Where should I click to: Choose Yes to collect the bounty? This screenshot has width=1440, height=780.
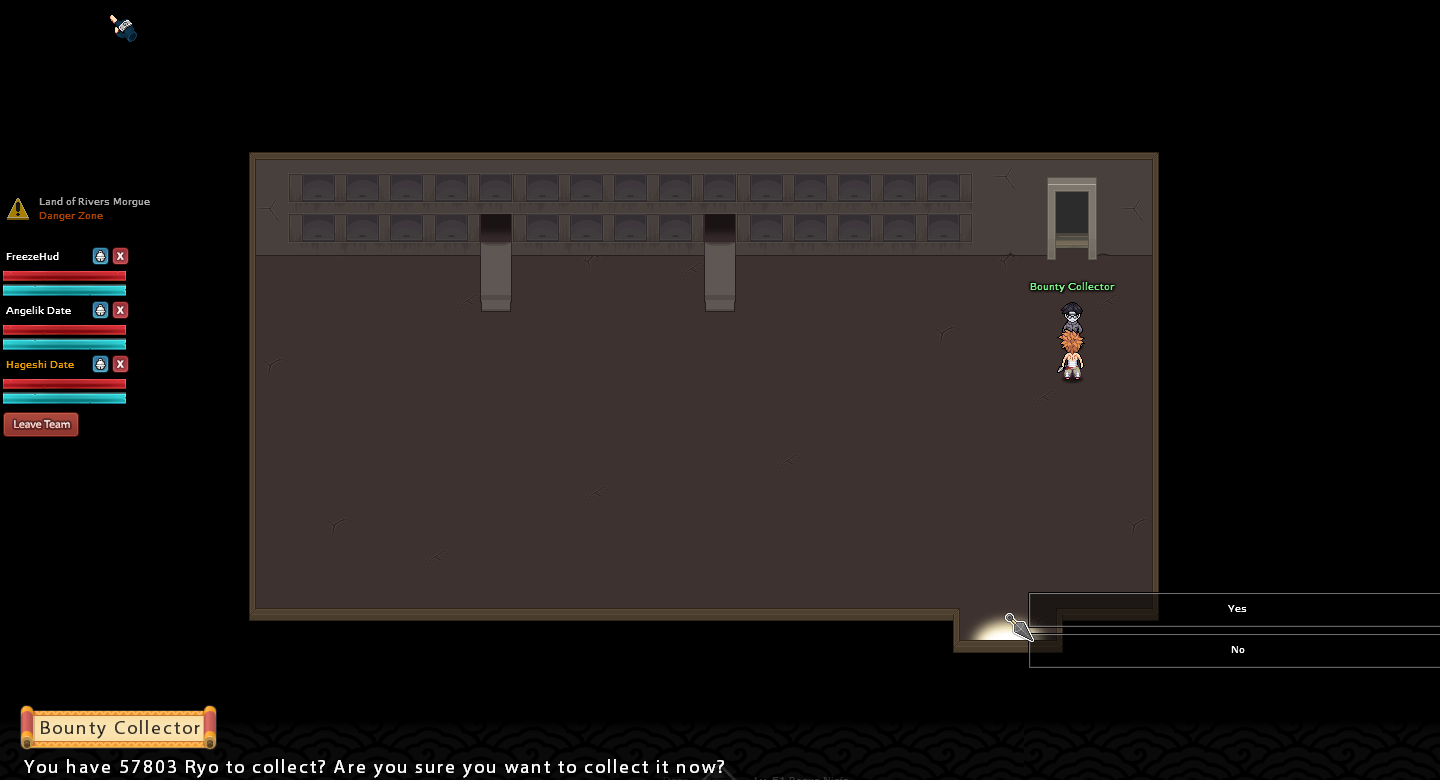1237,609
